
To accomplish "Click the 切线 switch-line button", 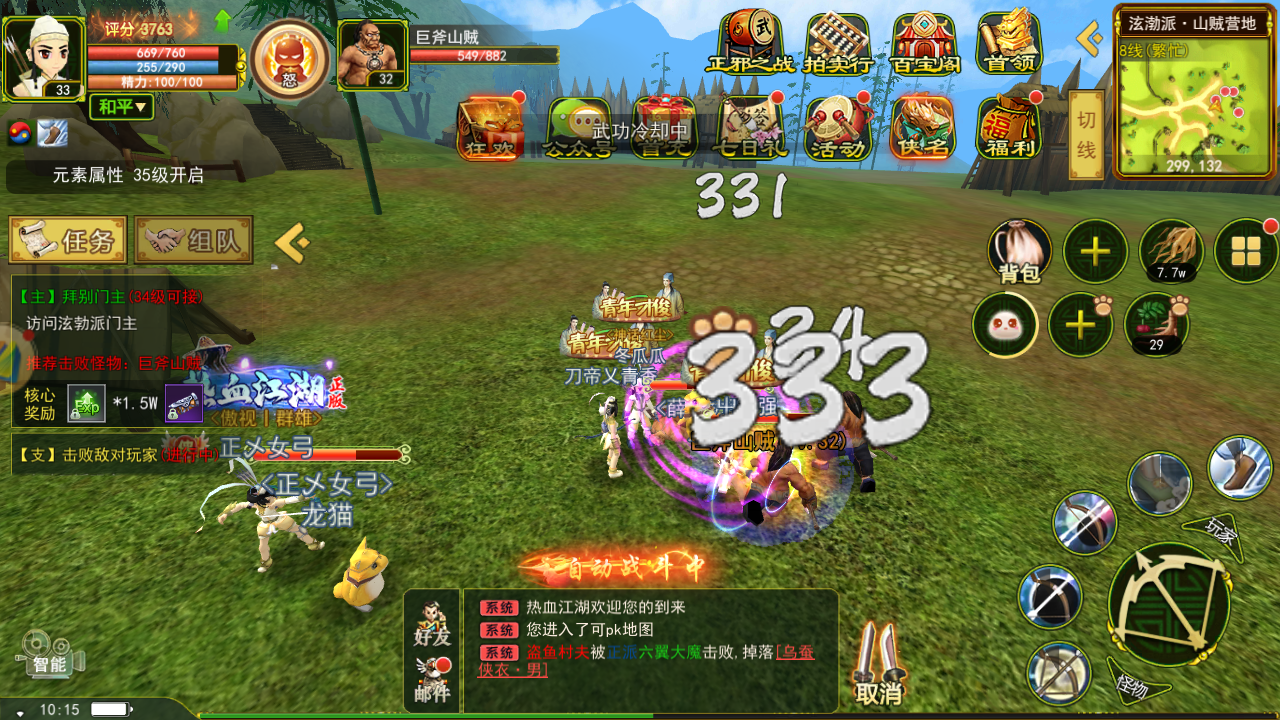I will [x=1086, y=135].
